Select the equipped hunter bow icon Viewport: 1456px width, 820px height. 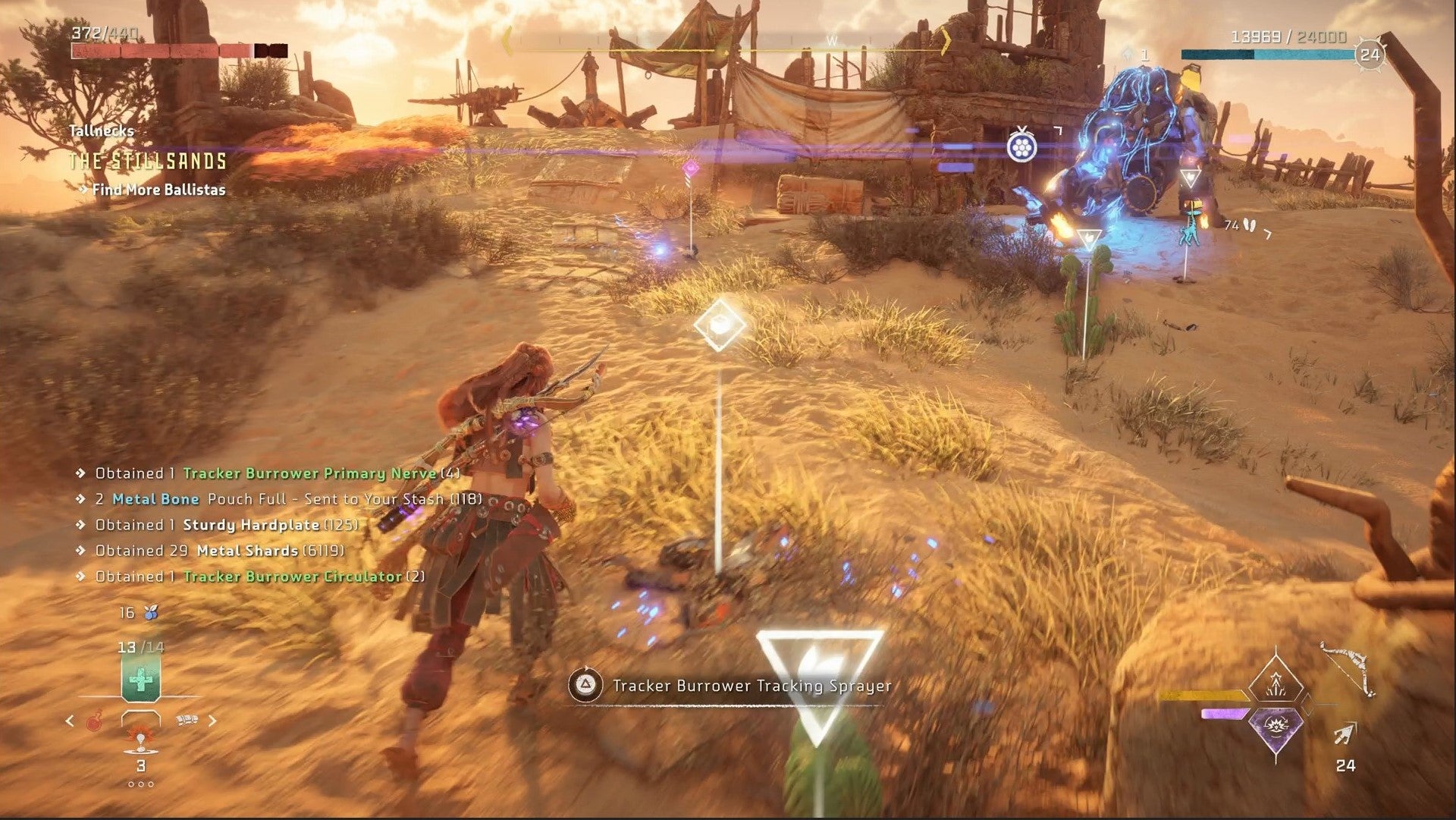coord(1347,669)
